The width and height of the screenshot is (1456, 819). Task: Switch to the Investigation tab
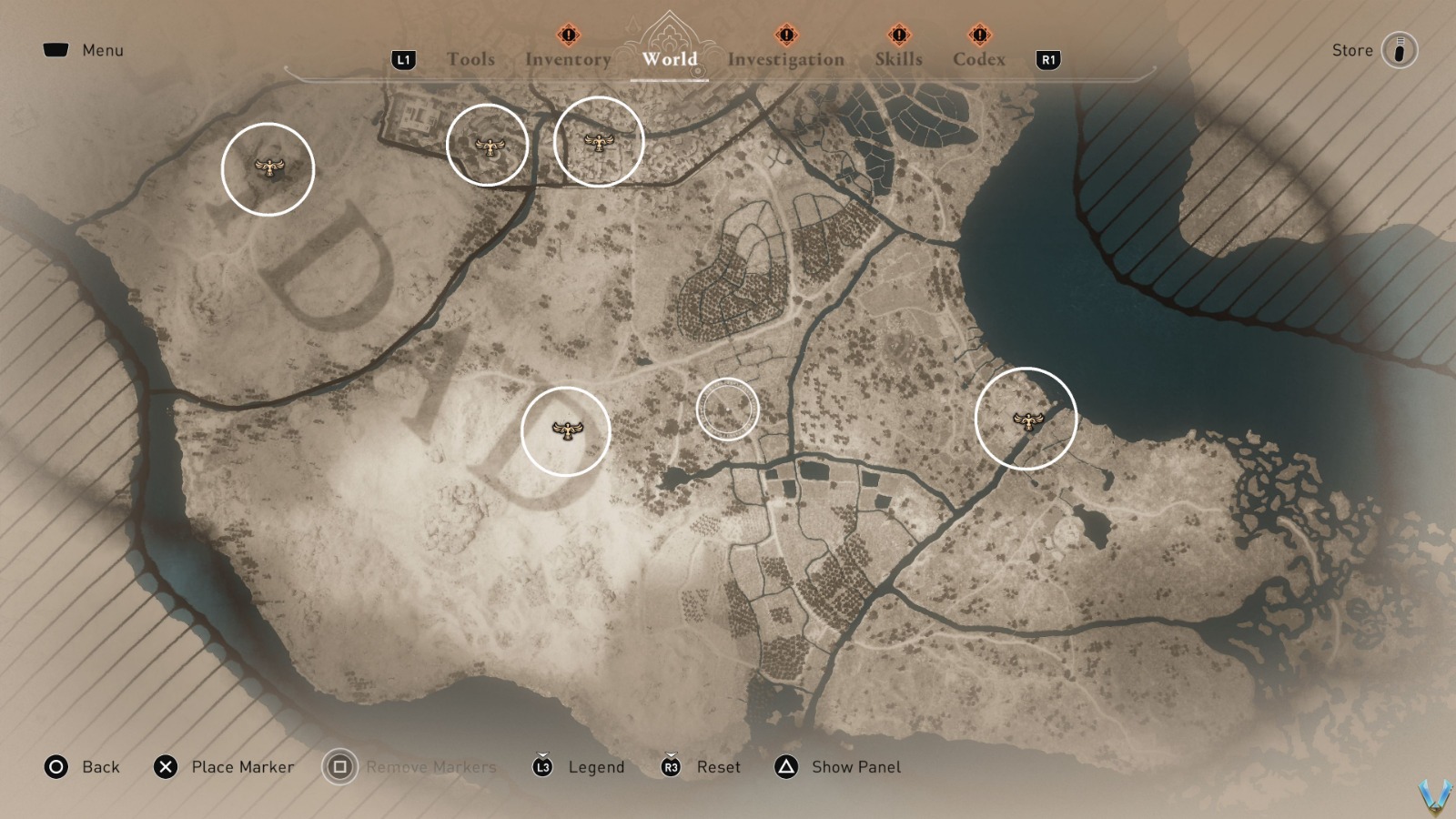[x=784, y=59]
